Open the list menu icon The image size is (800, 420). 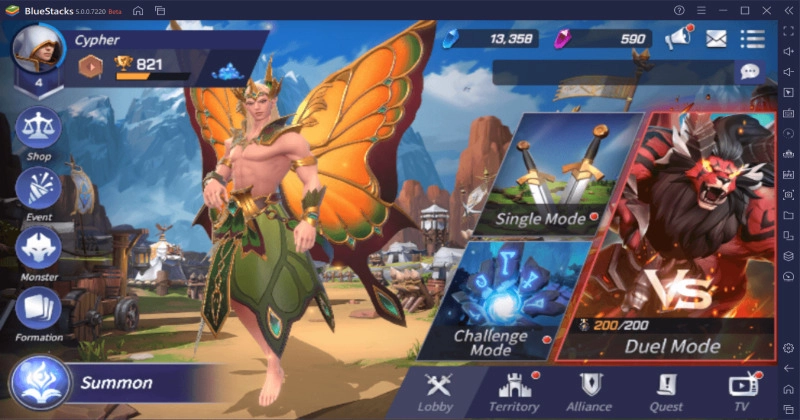(752, 39)
